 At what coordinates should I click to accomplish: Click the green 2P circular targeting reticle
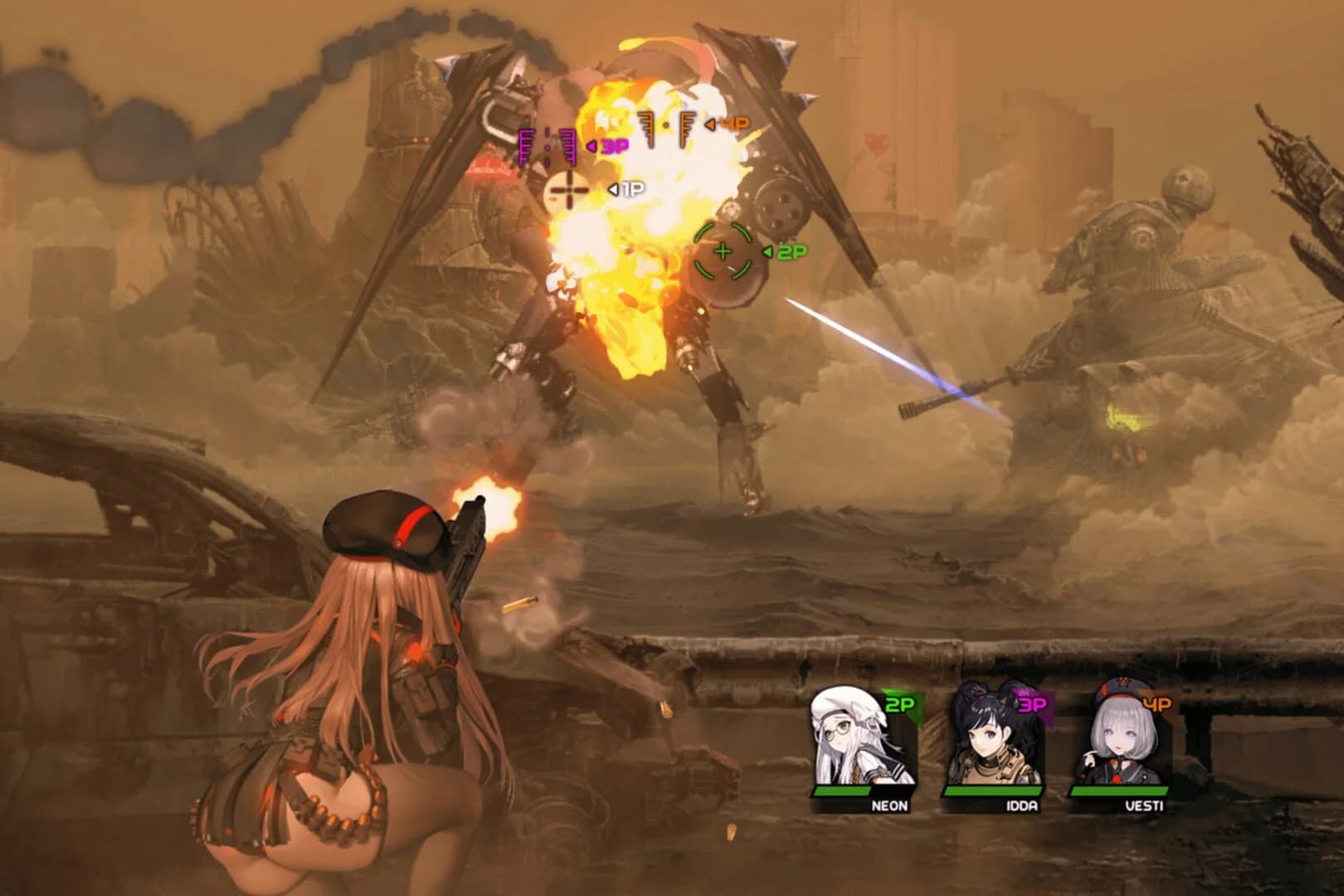(722, 249)
